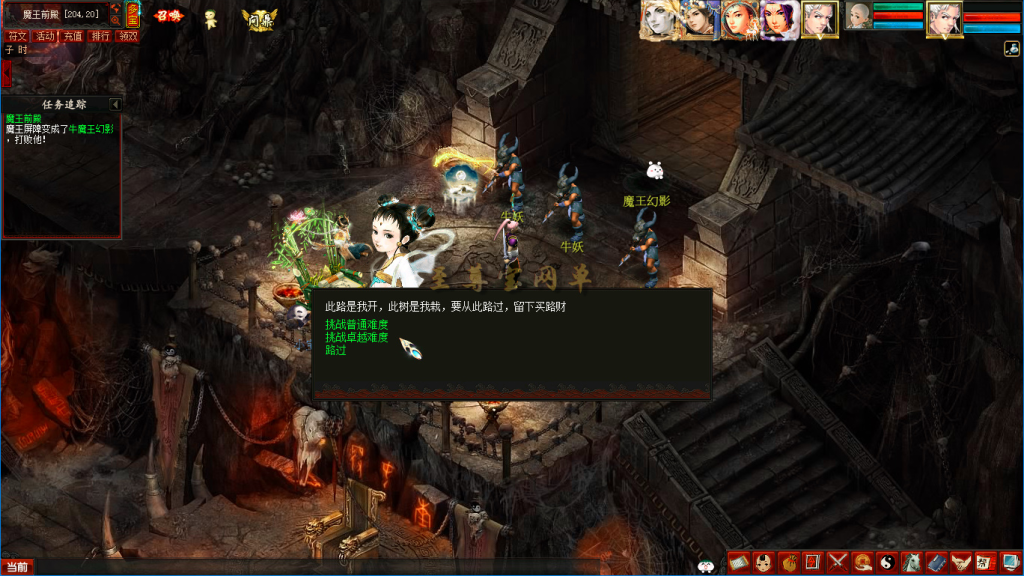The width and height of the screenshot is (1024, 576).
Task: Open the crossed swords icon in toolbar
Action: 837,563
